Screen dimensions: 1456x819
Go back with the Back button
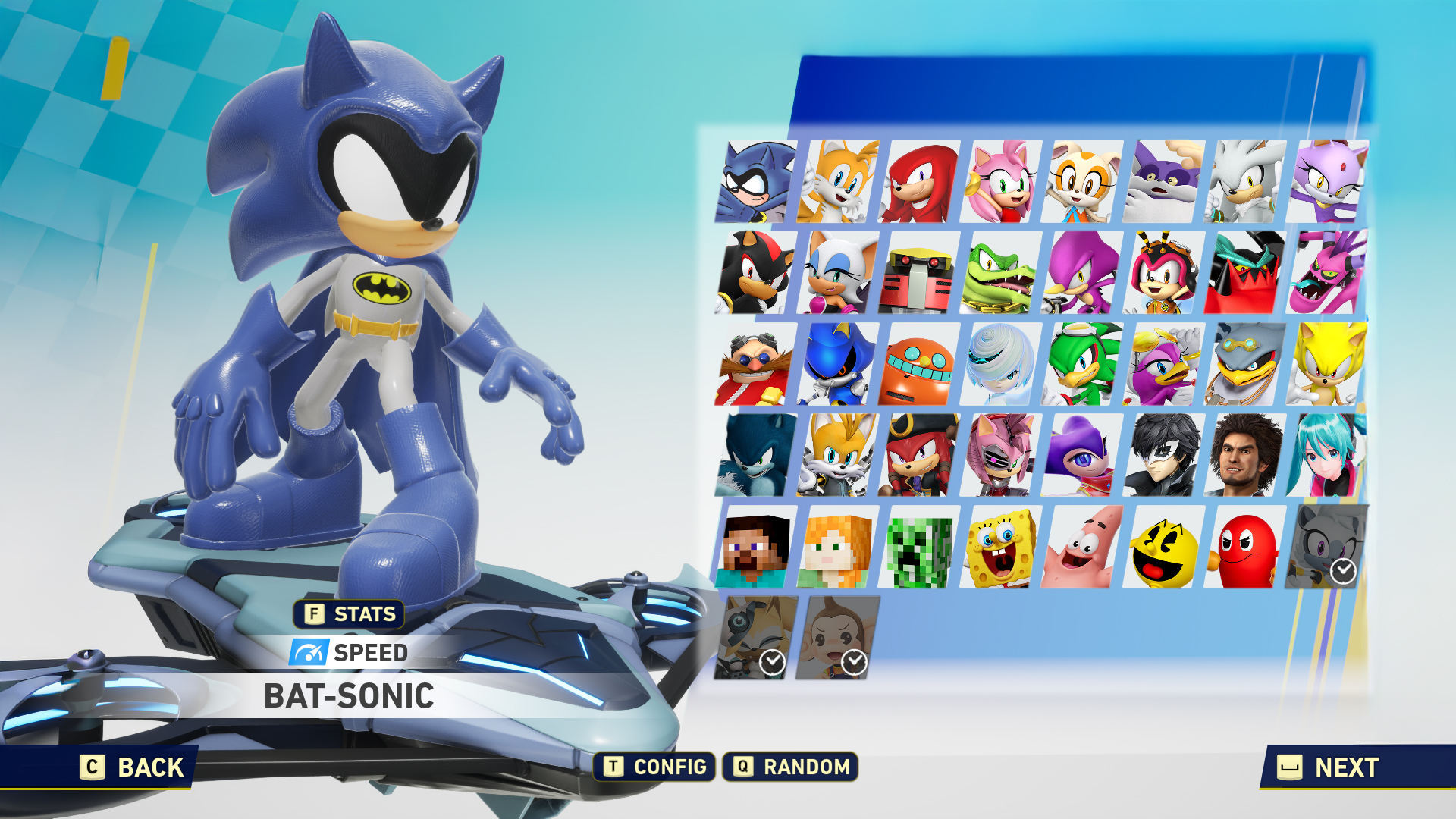point(133,767)
